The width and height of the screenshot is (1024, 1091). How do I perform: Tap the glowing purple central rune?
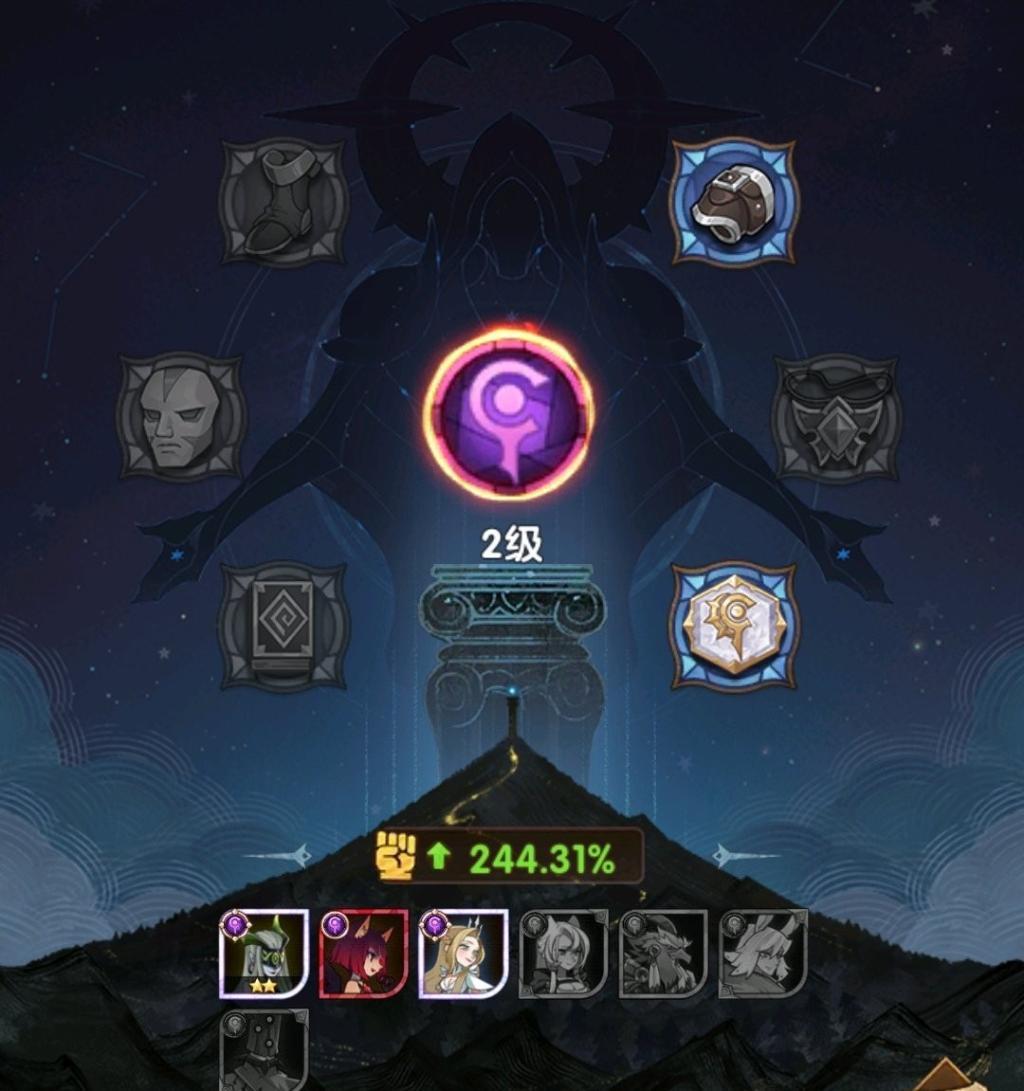pos(509,413)
